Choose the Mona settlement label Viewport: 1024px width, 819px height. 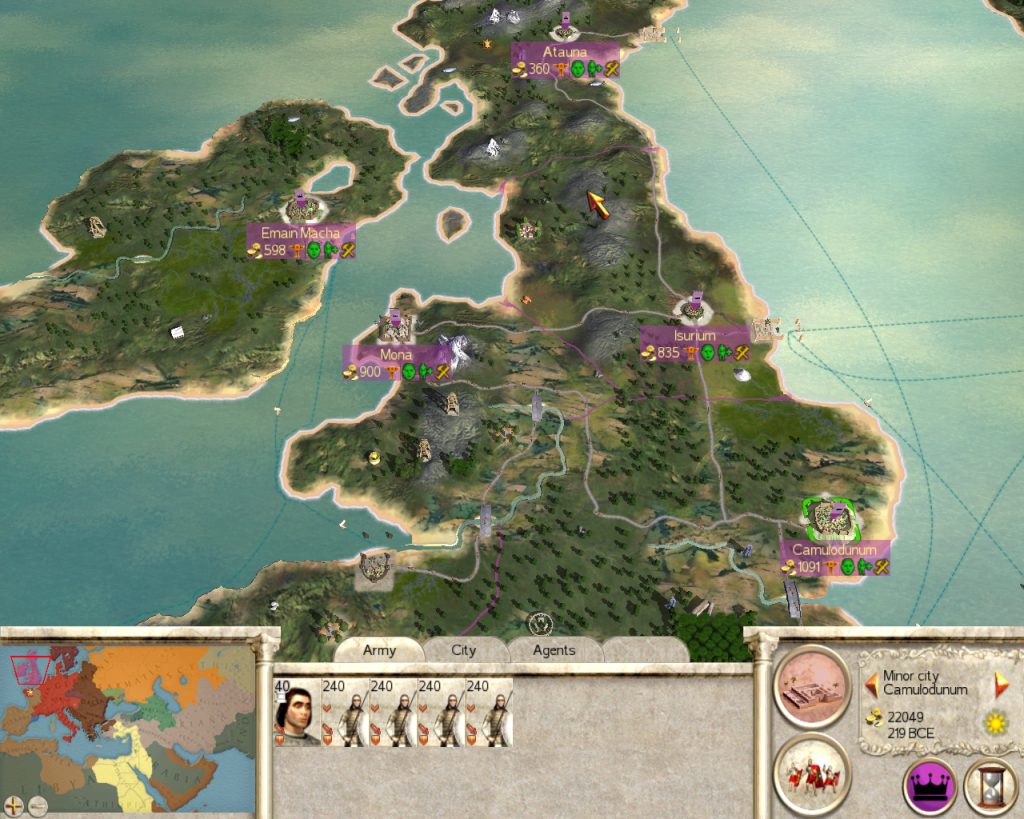click(396, 355)
